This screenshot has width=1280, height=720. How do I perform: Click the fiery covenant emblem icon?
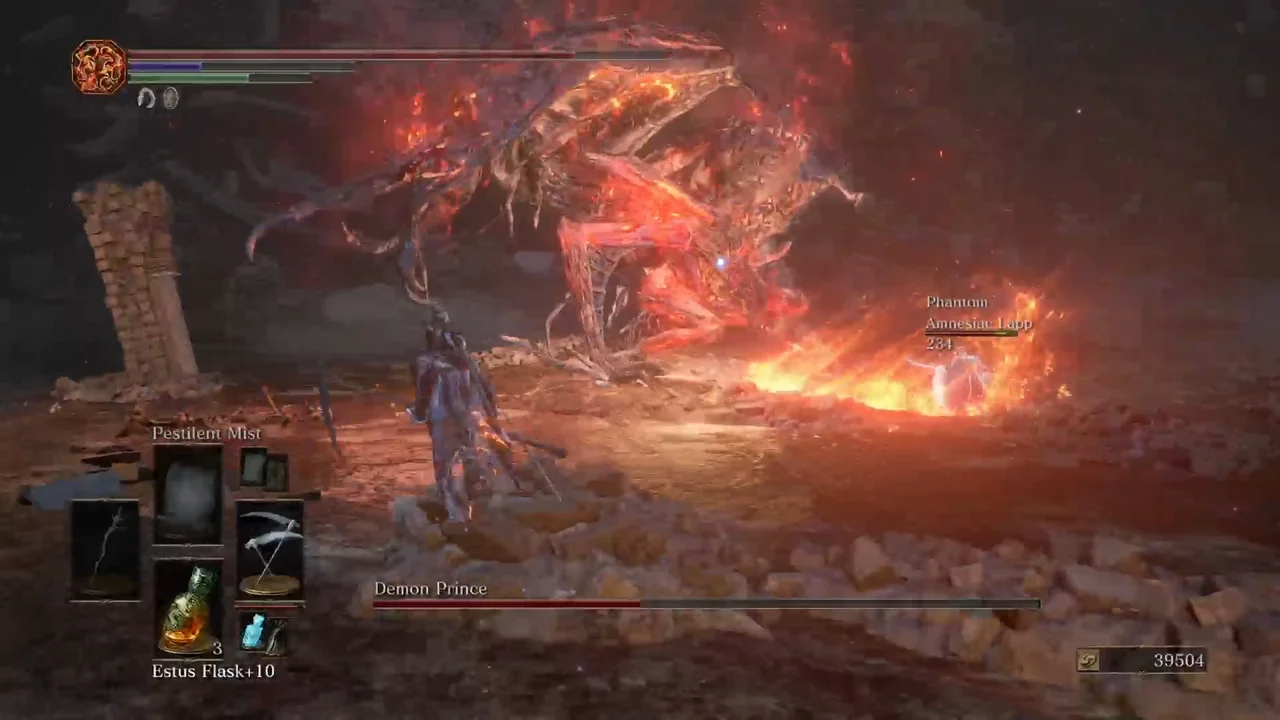tap(99, 67)
